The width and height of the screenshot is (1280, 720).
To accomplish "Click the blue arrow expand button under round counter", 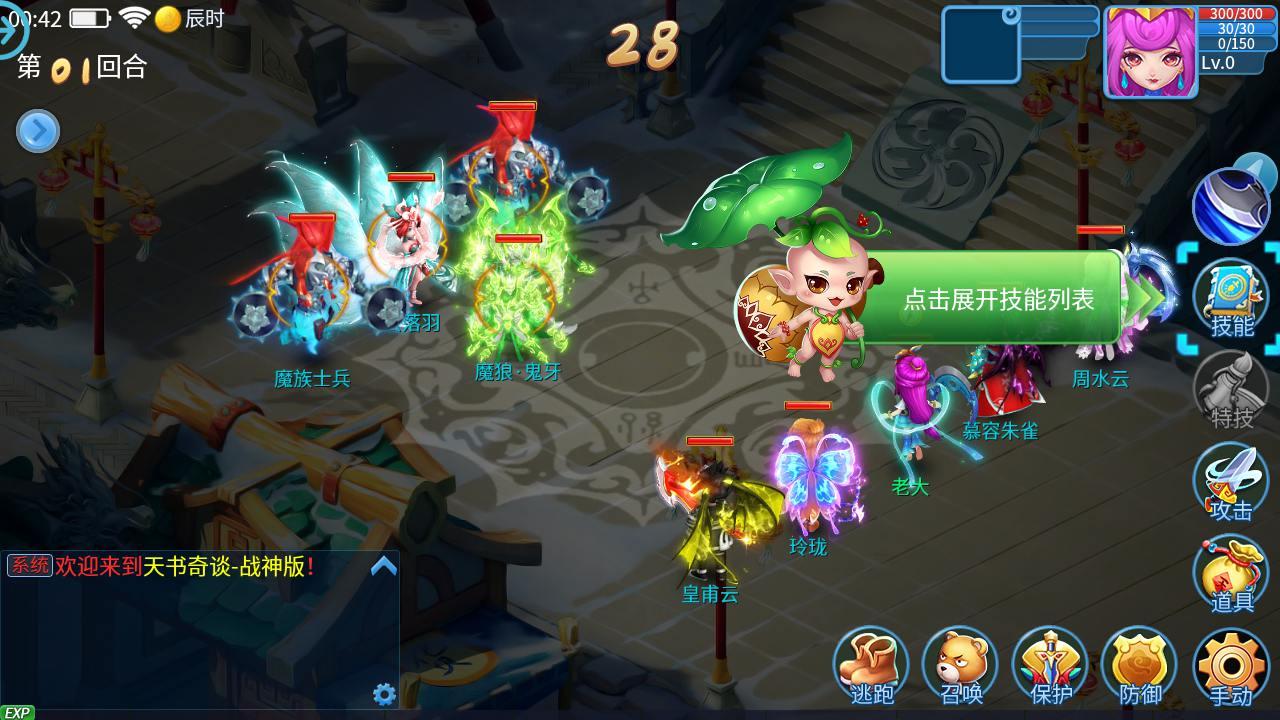I will 38,131.
